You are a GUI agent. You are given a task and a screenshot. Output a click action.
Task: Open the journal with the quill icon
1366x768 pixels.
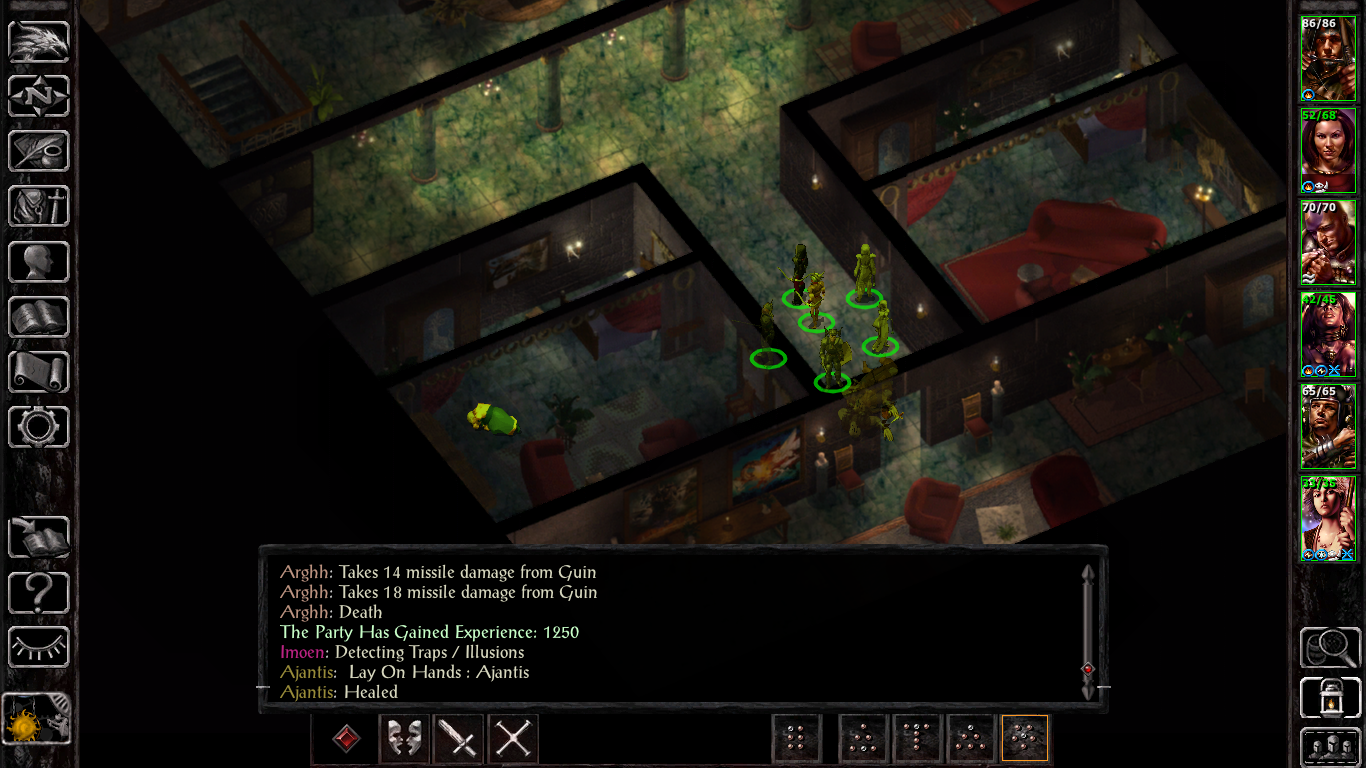coord(39,151)
